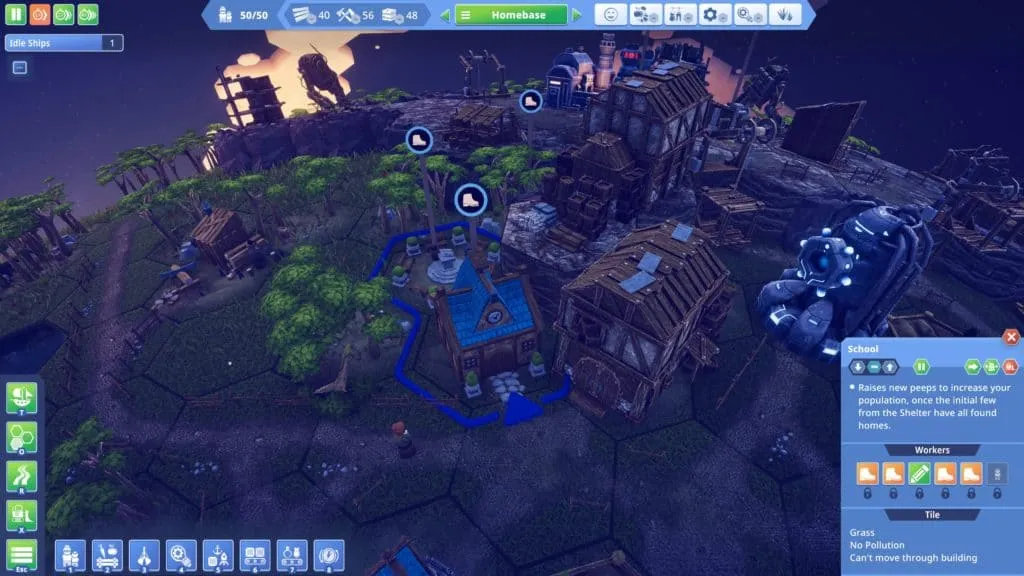1024x576 pixels.
Task: Open the food production build category
Action: tap(108, 554)
